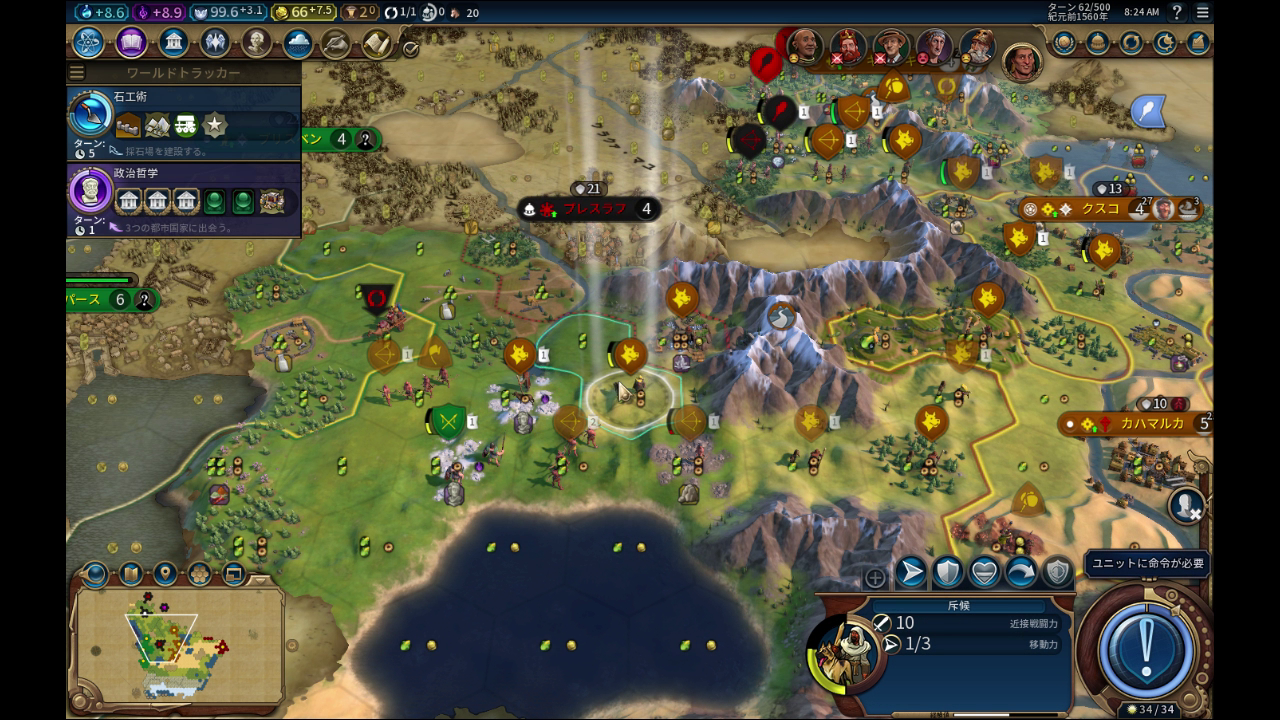Select the heal (heart) unit command
The width and height of the screenshot is (1280, 720).
point(984,572)
